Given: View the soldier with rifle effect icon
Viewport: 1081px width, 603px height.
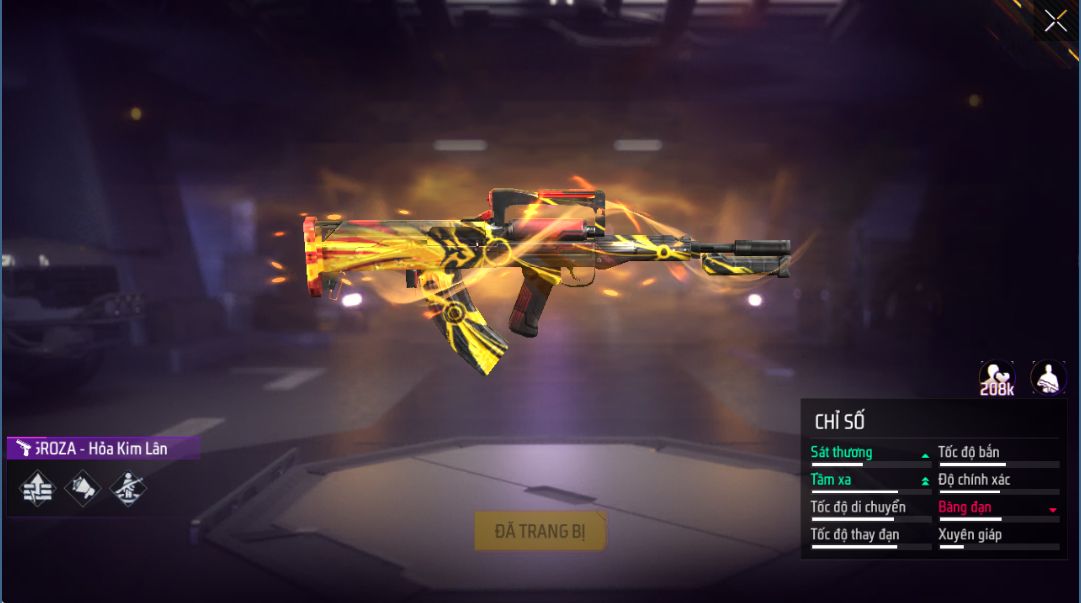Looking at the screenshot, I should [x=127, y=488].
